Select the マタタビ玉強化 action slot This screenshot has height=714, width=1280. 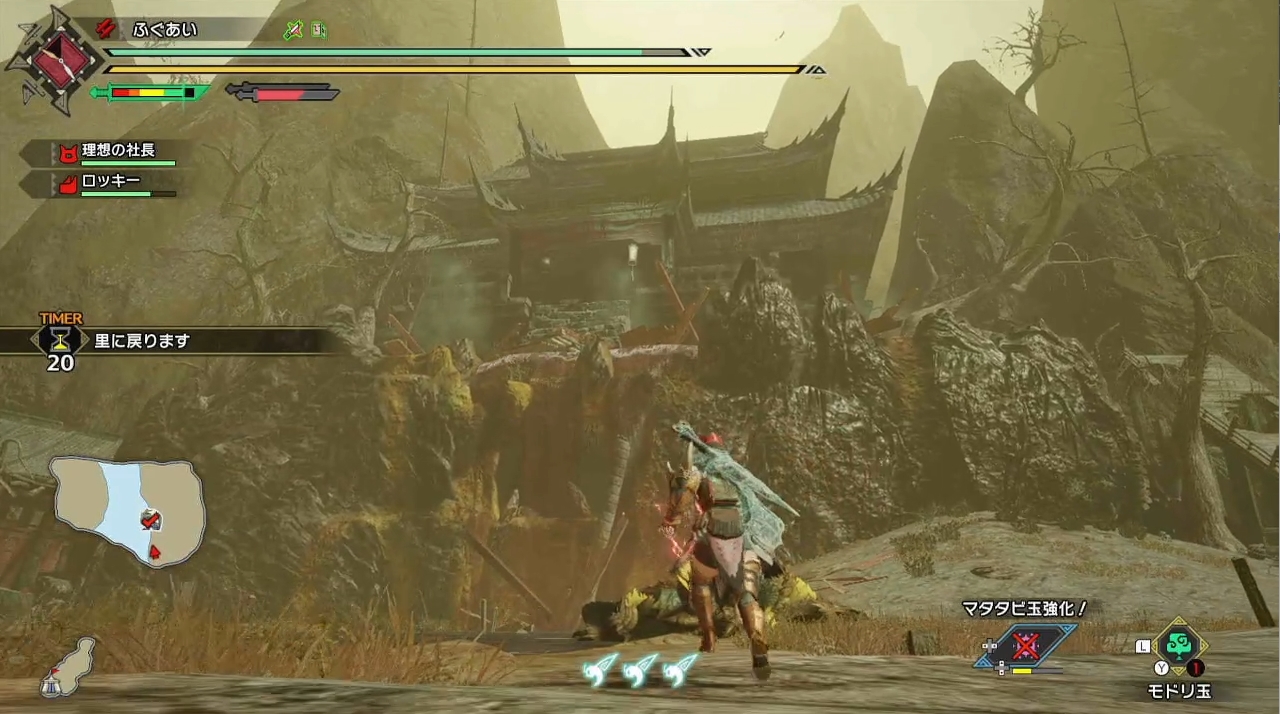(1026, 645)
